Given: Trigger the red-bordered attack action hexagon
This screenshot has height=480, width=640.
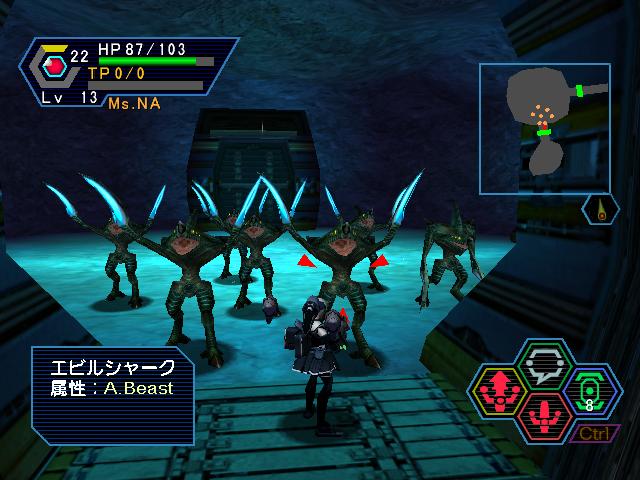Looking at the screenshot, I should [x=546, y=412].
